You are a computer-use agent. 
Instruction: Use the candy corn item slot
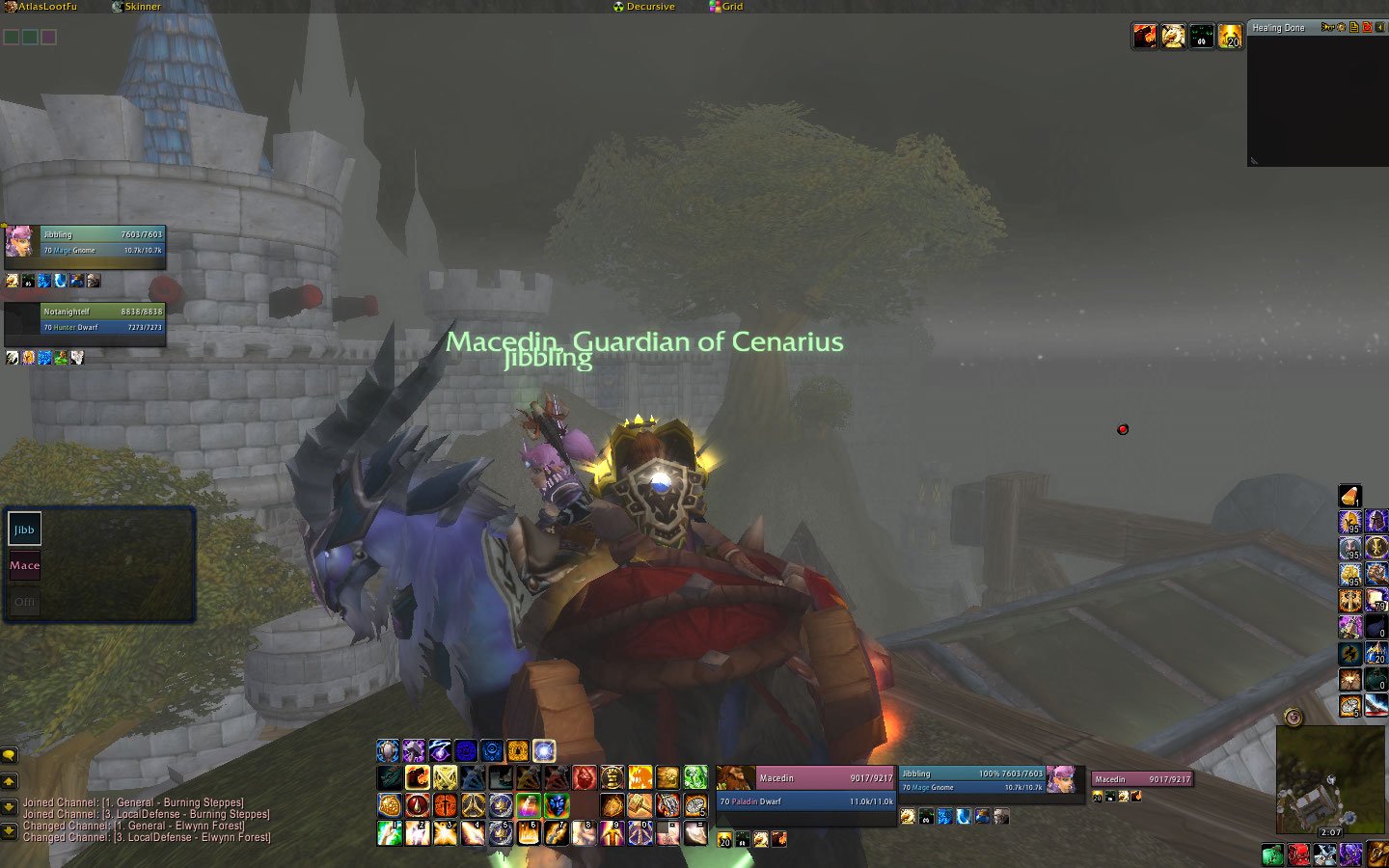click(1350, 496)
